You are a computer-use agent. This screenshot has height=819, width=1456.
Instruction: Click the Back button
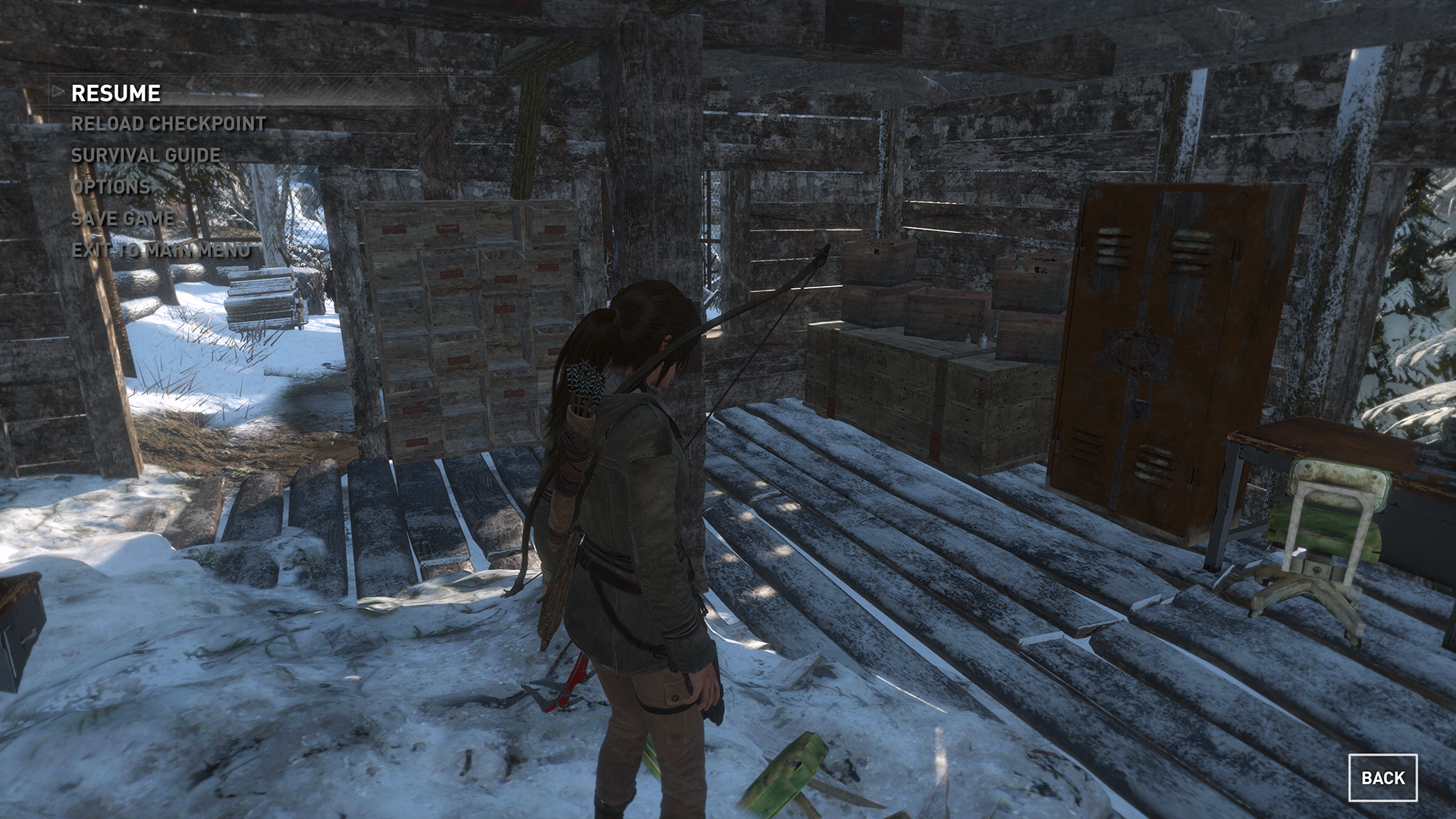pyautogui.click(x=1382, y=777)
